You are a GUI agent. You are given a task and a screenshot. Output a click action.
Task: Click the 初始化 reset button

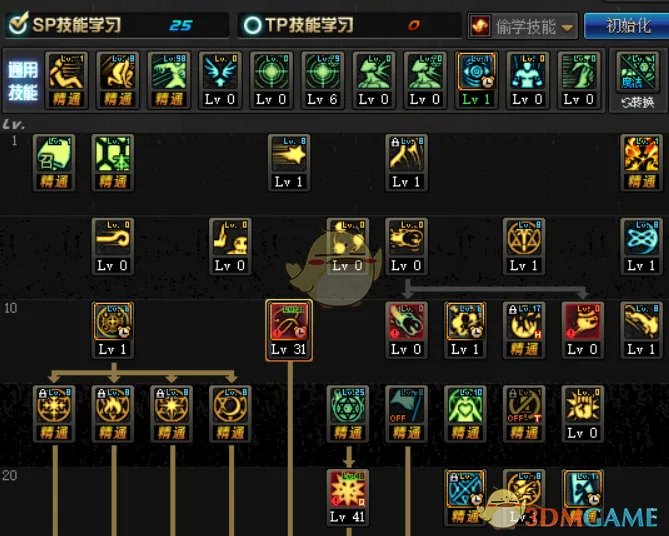coord(625,25)
